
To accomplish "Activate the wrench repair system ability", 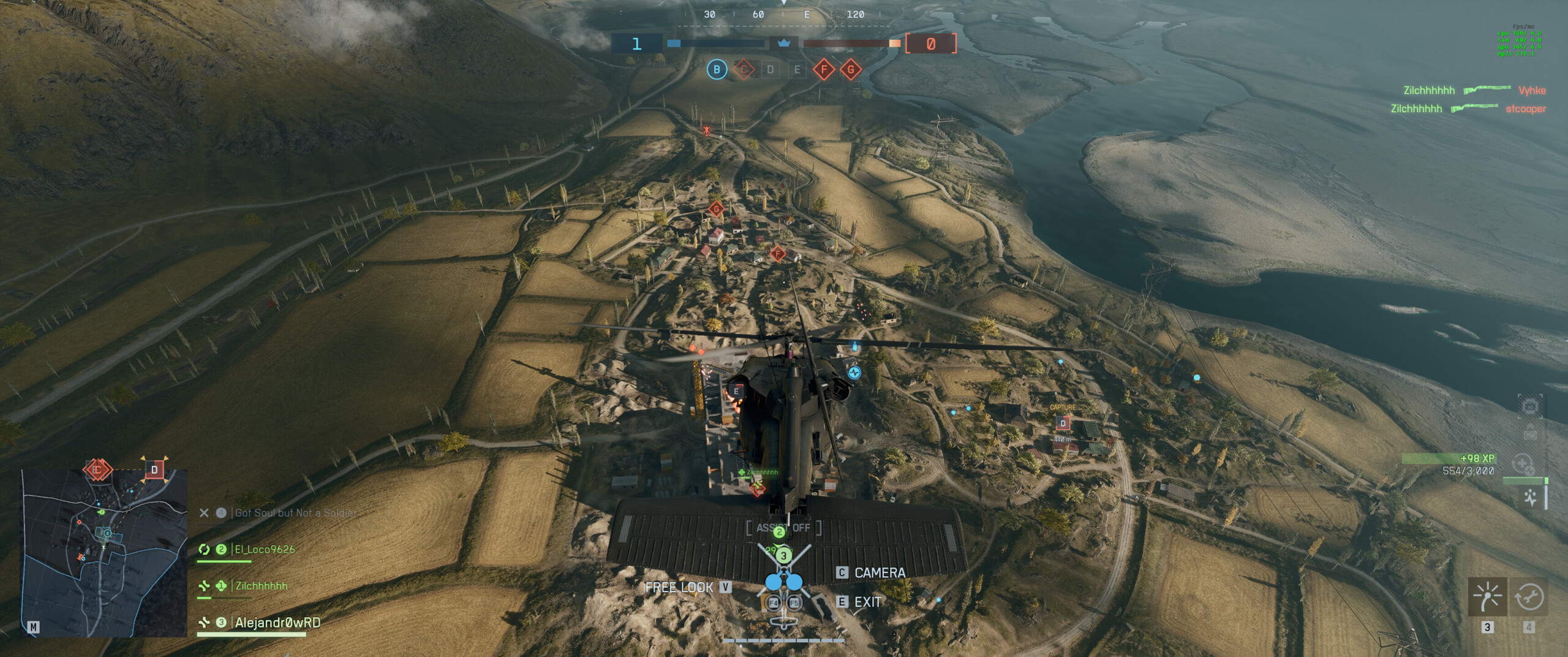I will point(1528,596).
